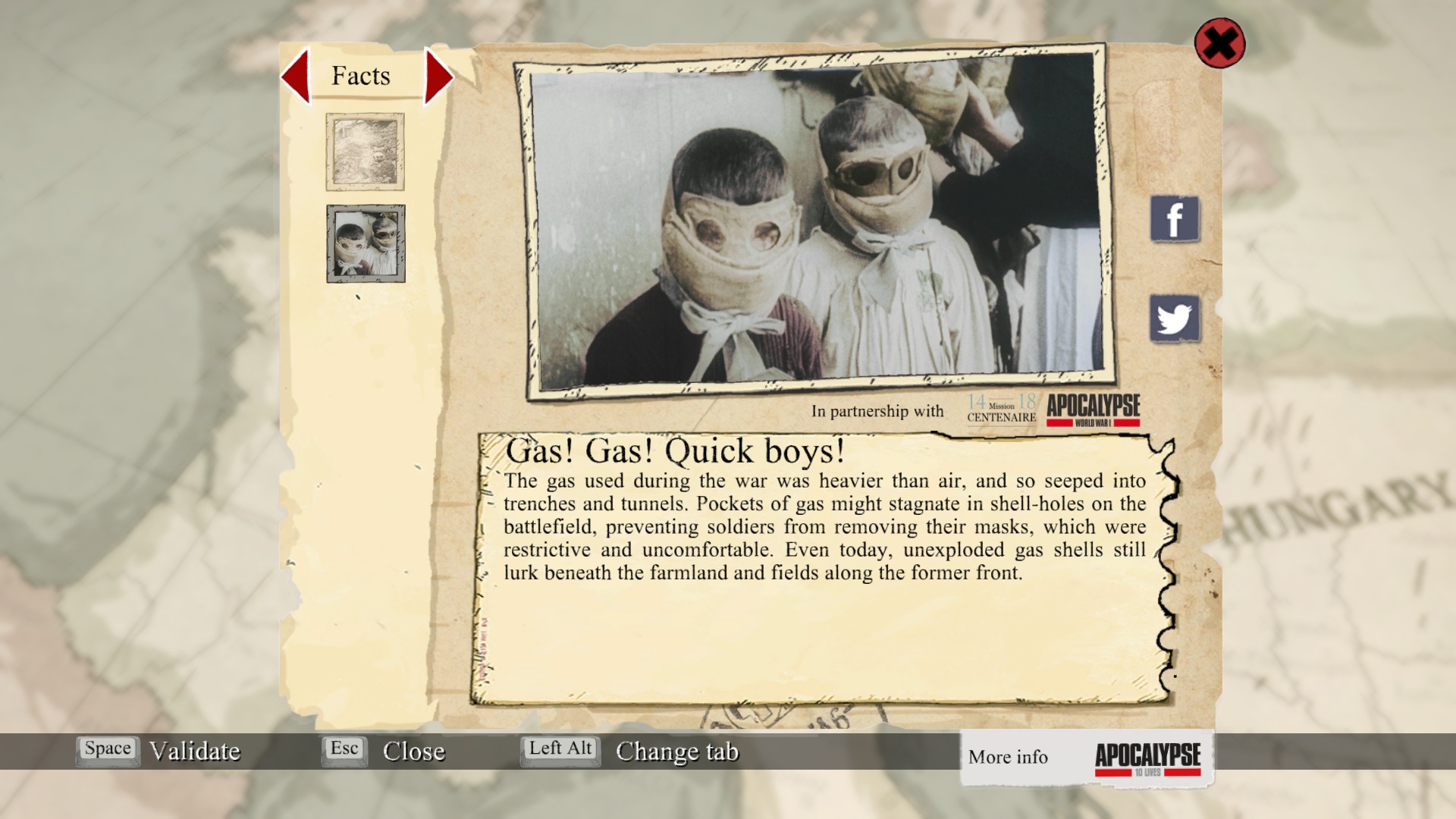Open More info about Apocalypse 10 Lives
1456x819 pixels.
pyautogui.click(x=1086, y=758)
